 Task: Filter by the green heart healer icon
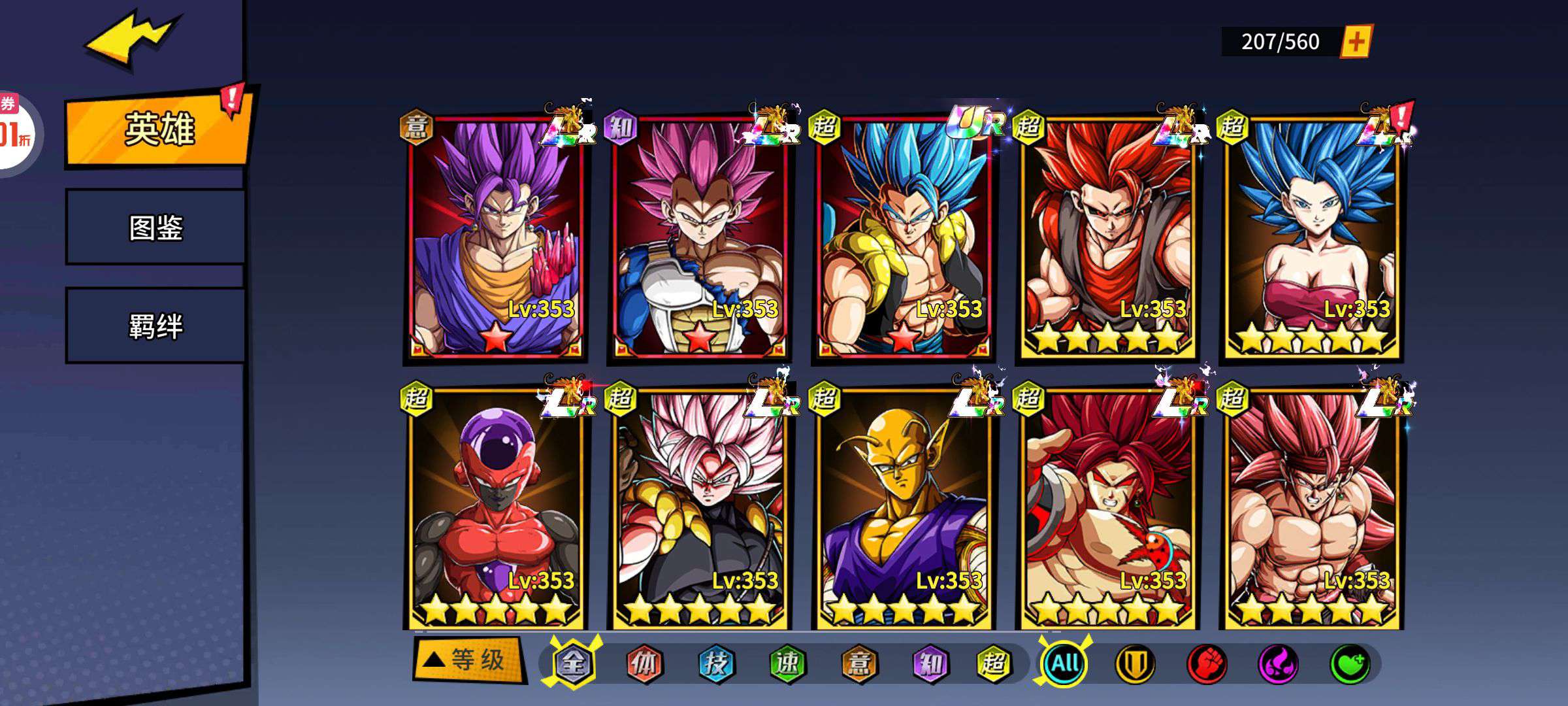1350,664
